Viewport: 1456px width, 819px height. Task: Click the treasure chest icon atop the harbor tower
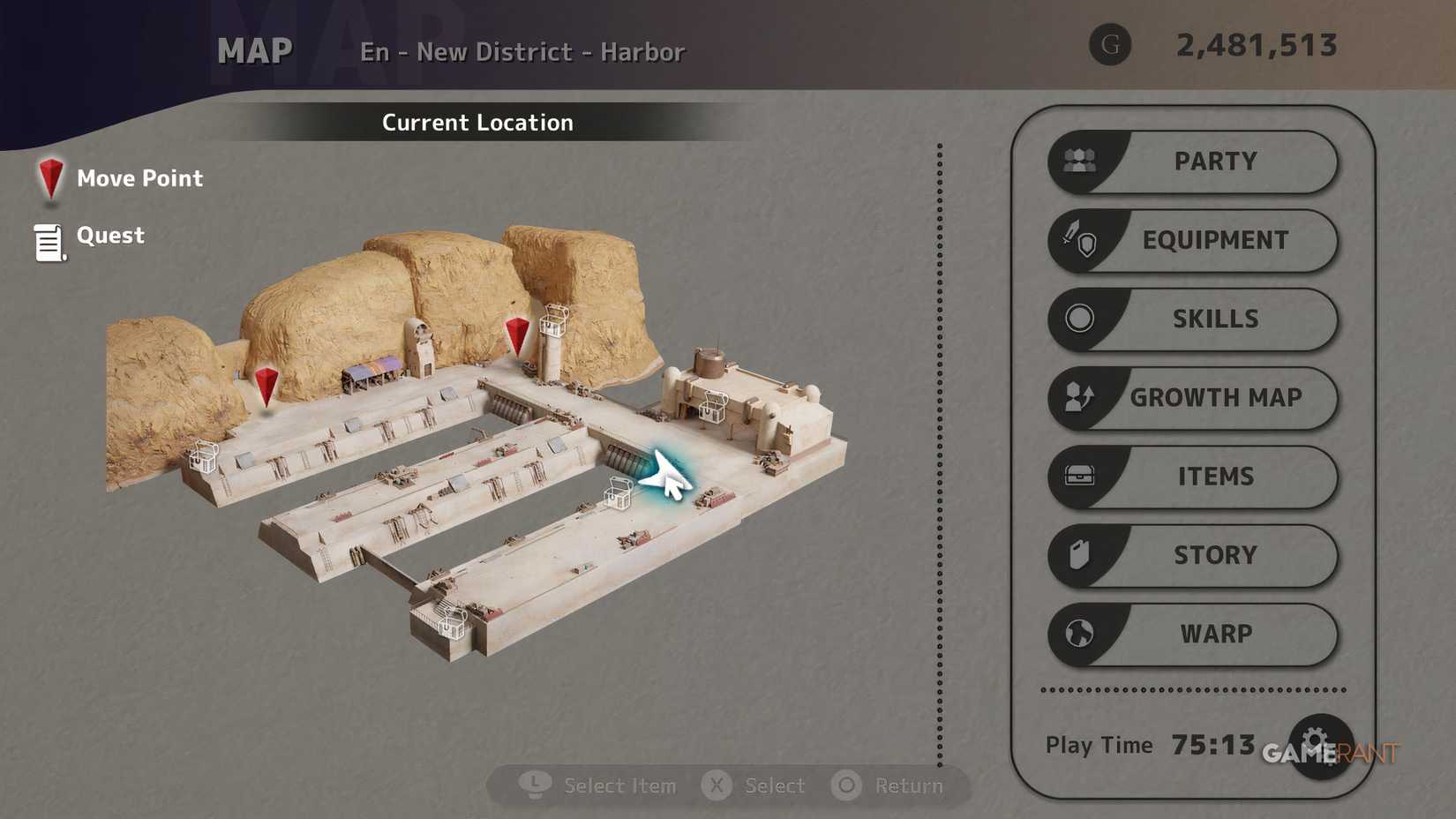tap(553, 319)
